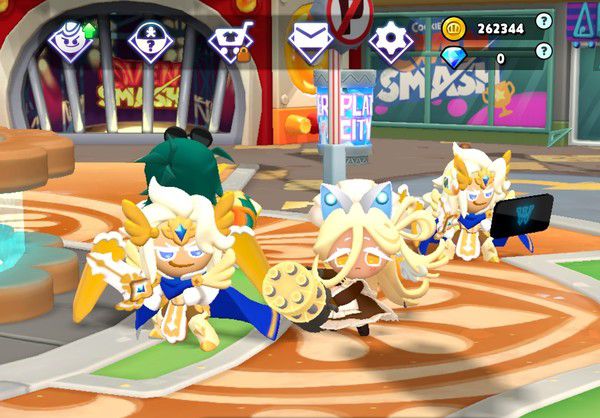Click the help button beside the coin balance
The width and height of the screenshot is (600, 418).
(543, 20)
